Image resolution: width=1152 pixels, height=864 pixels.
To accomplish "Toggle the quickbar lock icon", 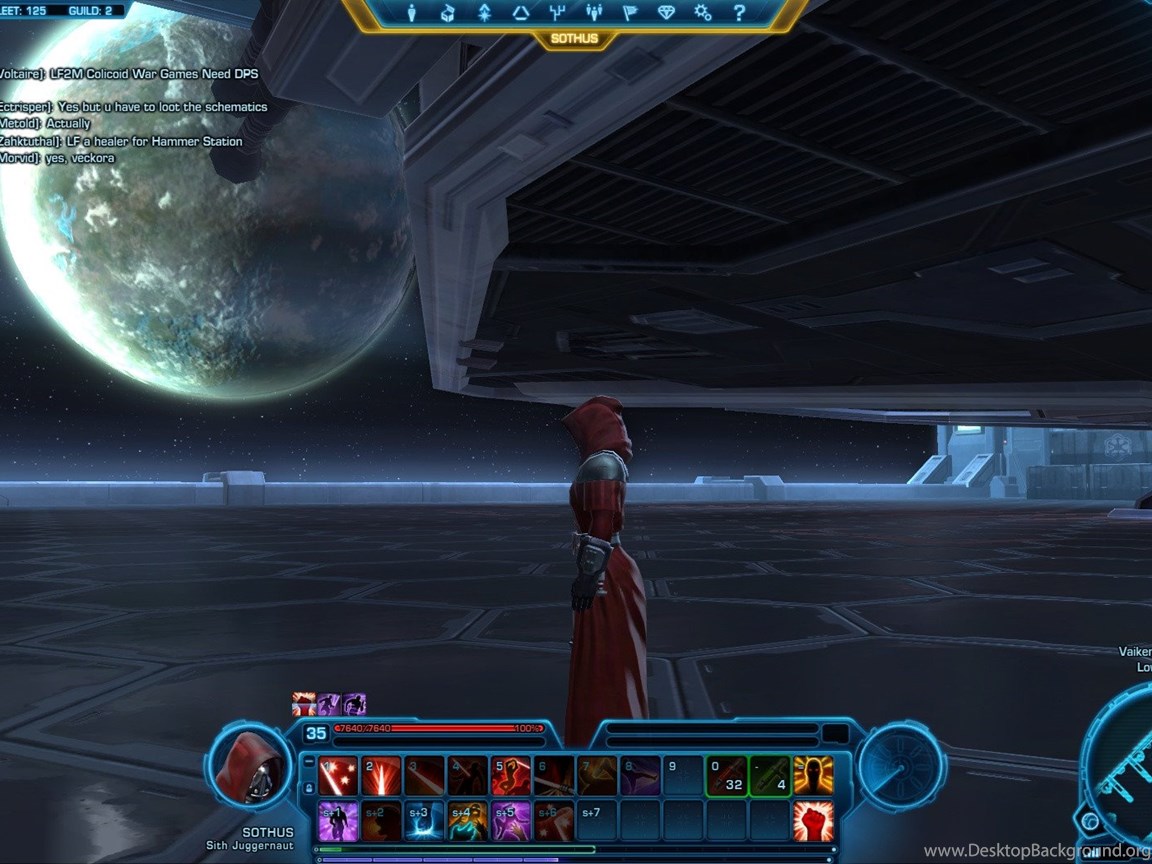I will point(308,787).
